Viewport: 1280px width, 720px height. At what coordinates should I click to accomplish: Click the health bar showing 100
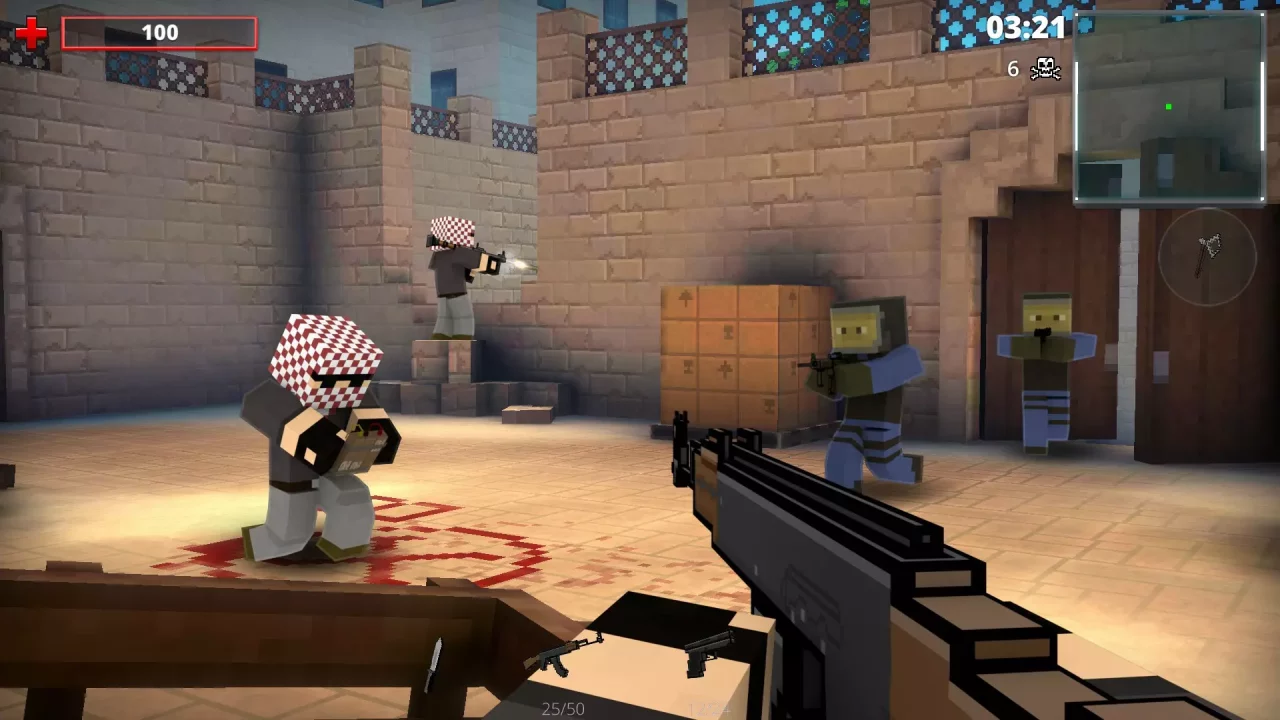[160, 32]
